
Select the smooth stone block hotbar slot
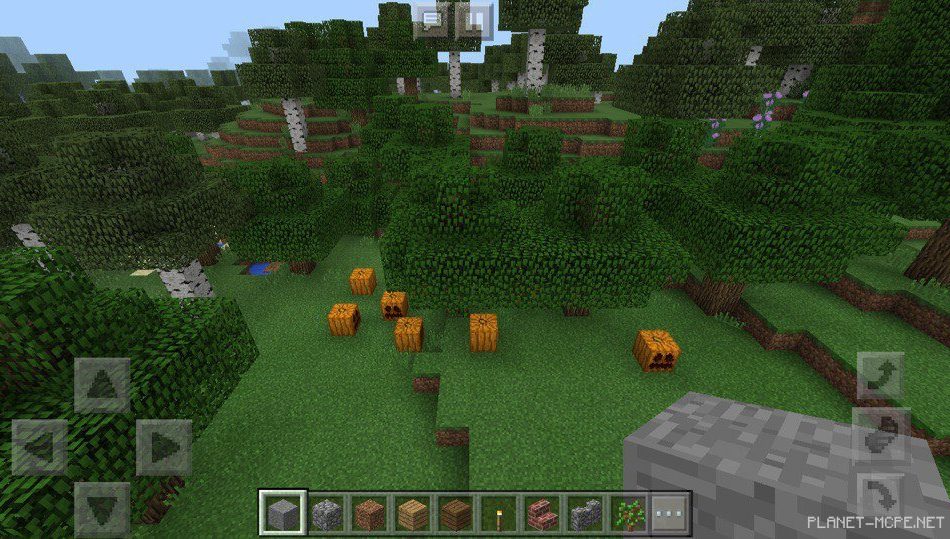click(283, 514)
